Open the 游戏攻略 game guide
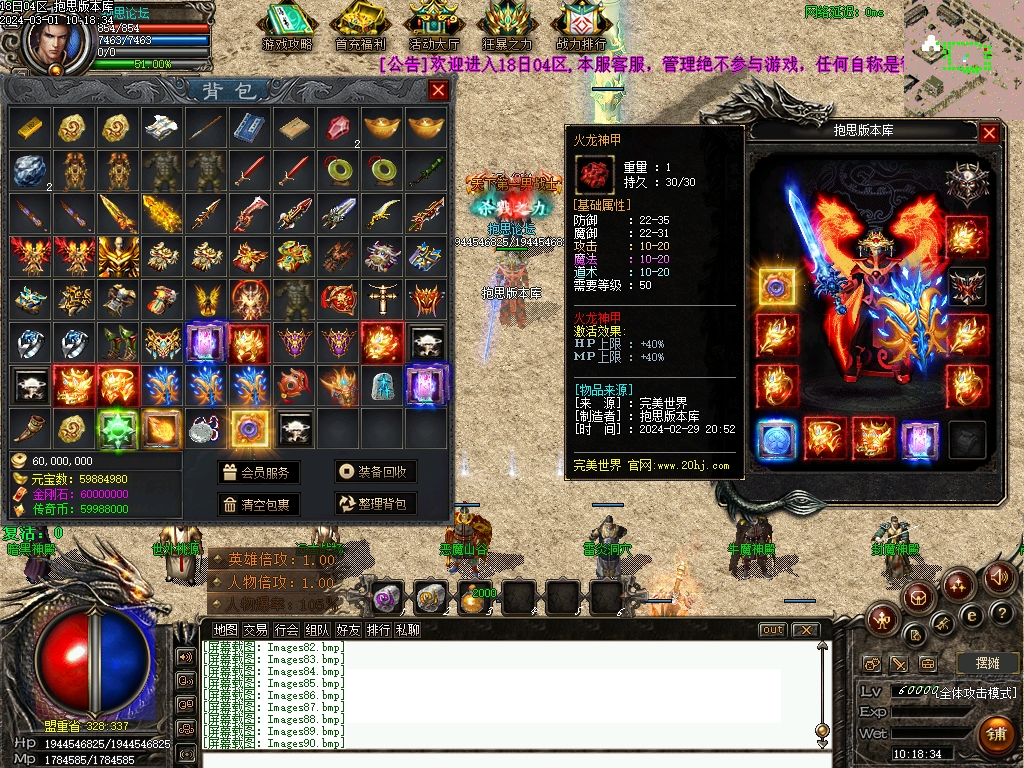 [x=287, y=27]
